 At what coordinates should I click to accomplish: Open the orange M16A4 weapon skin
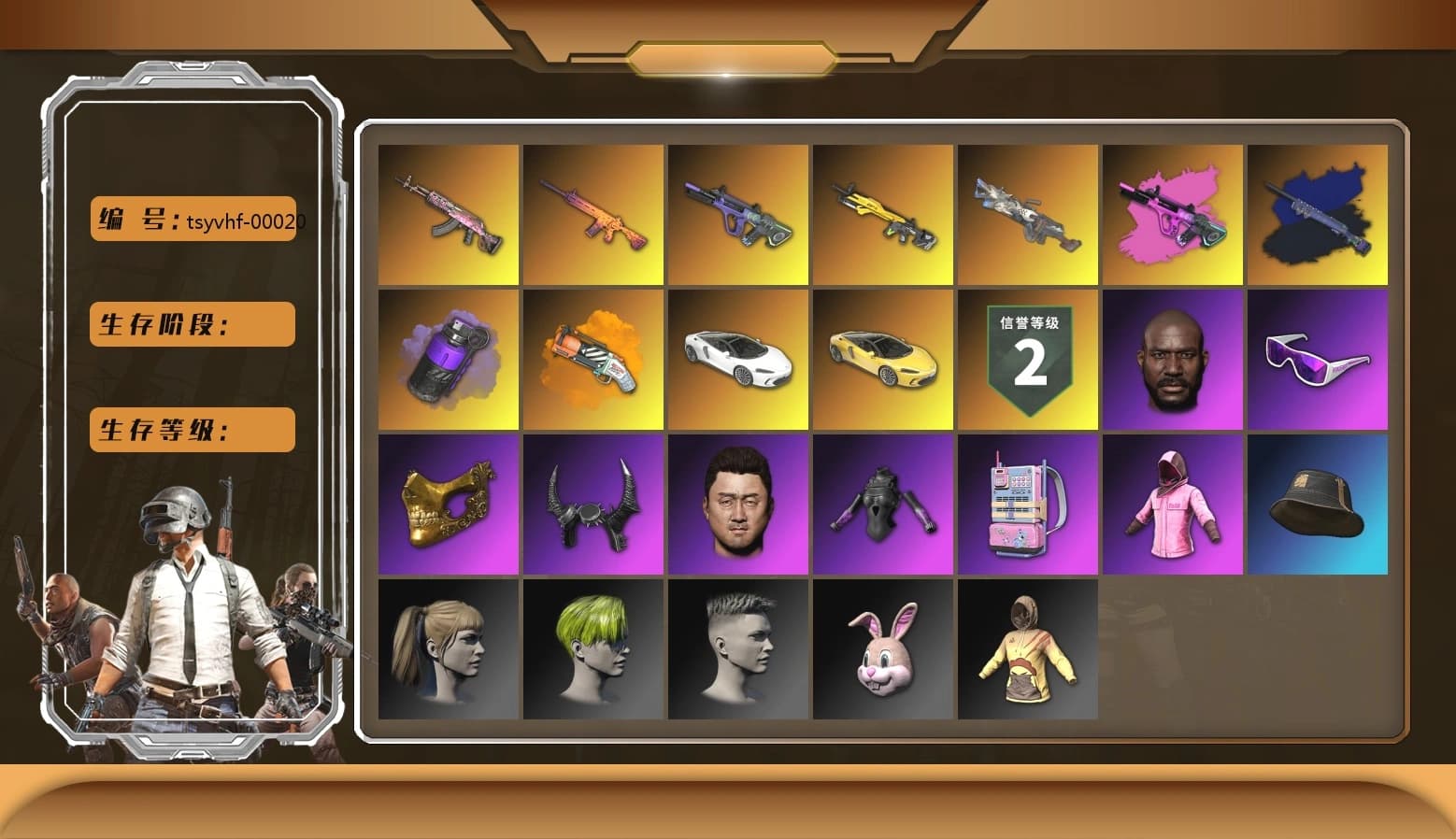click(x=592, y=214)
